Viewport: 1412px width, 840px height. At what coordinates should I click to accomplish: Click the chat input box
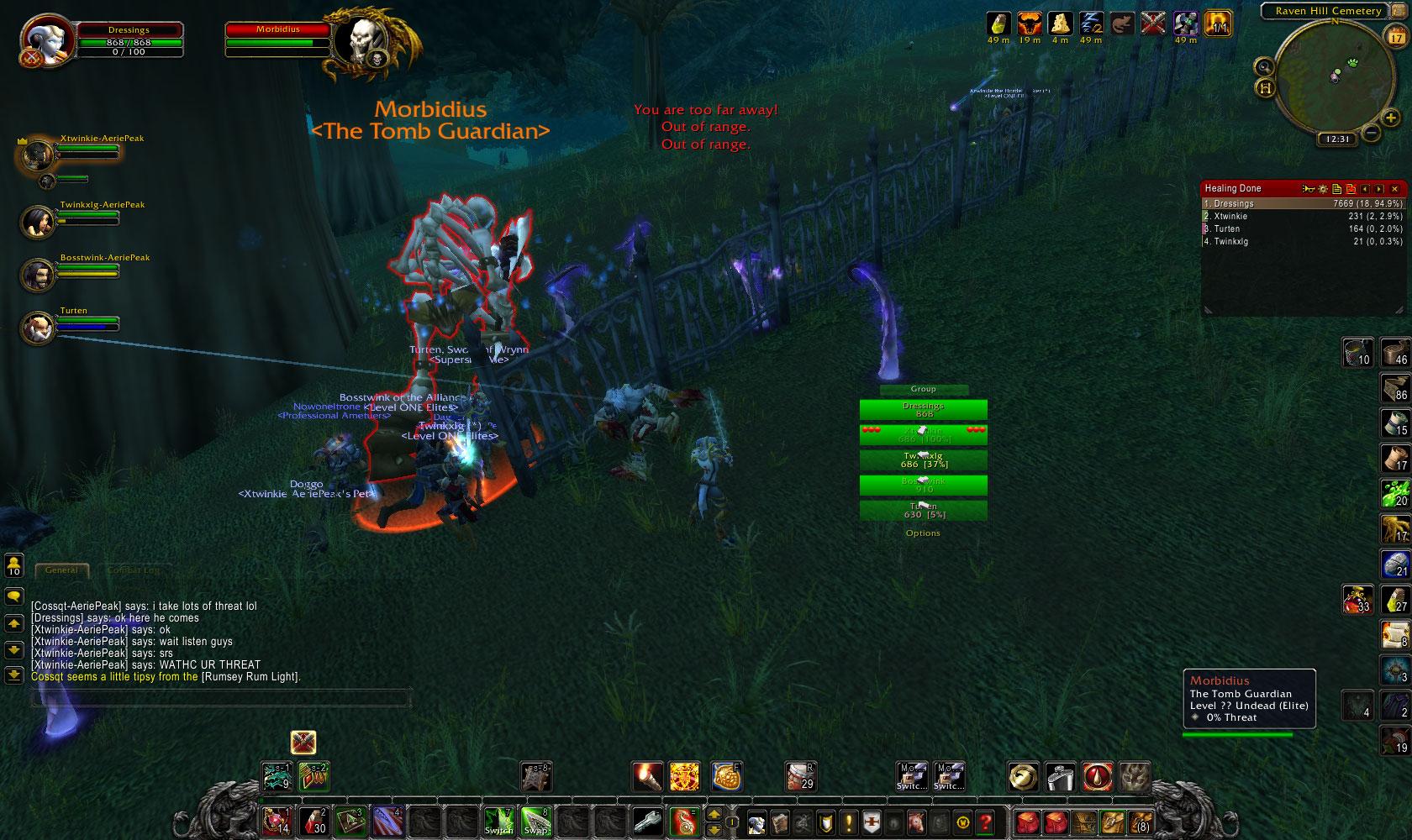coord(220,697)
